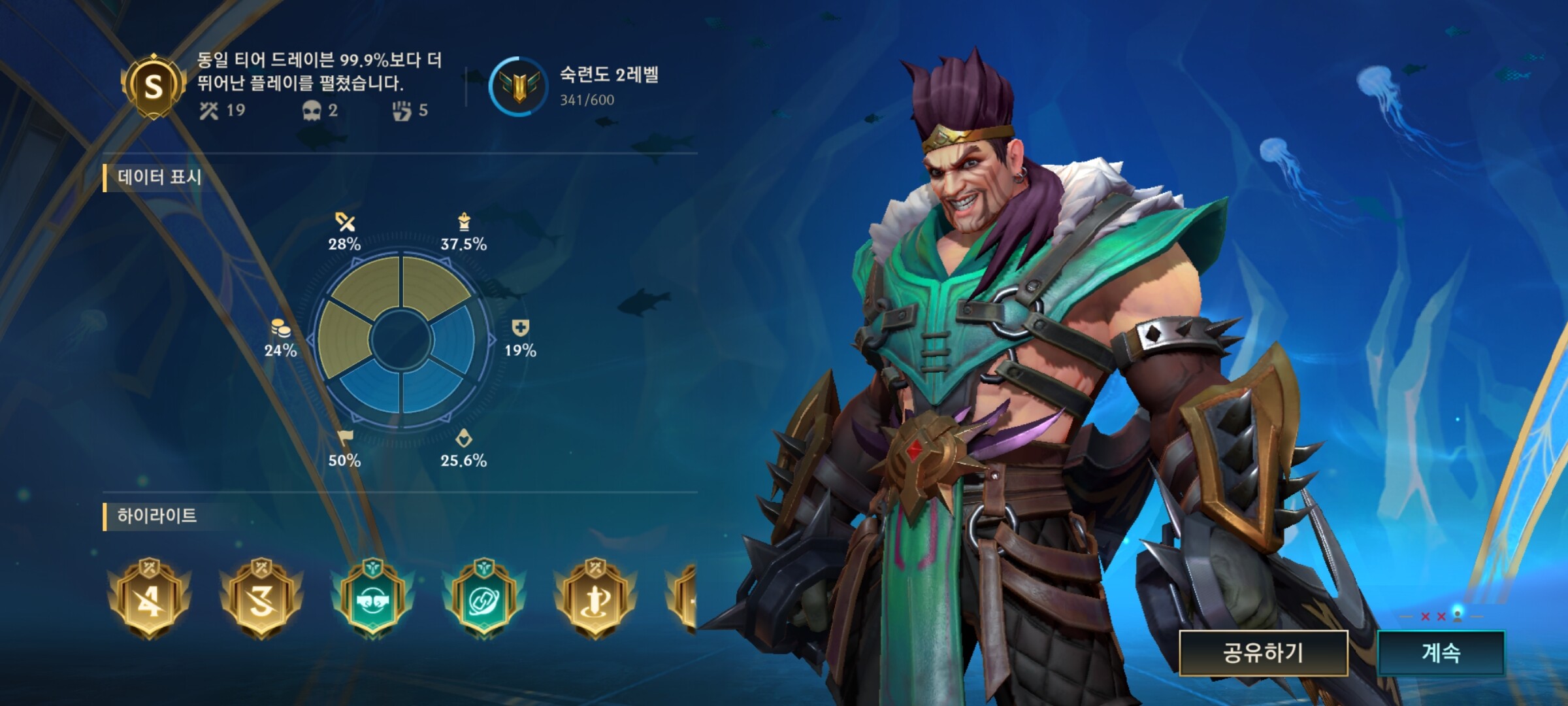Tap the S grade medal icon
1568x706 pixels.
tap(154, 86)
